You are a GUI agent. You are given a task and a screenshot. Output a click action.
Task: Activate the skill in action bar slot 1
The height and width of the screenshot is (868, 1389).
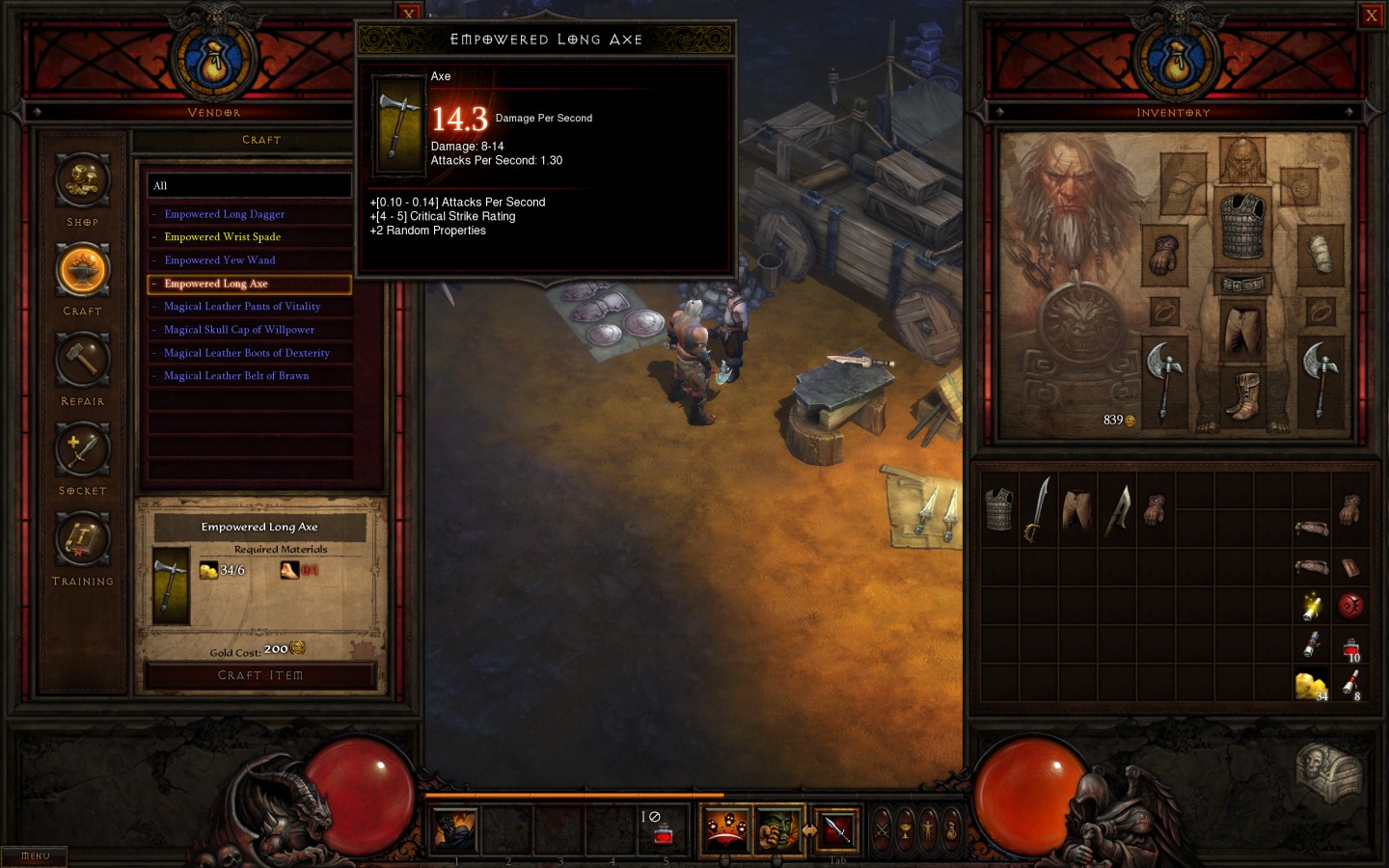pyautogui.click(x=454, y=827)
